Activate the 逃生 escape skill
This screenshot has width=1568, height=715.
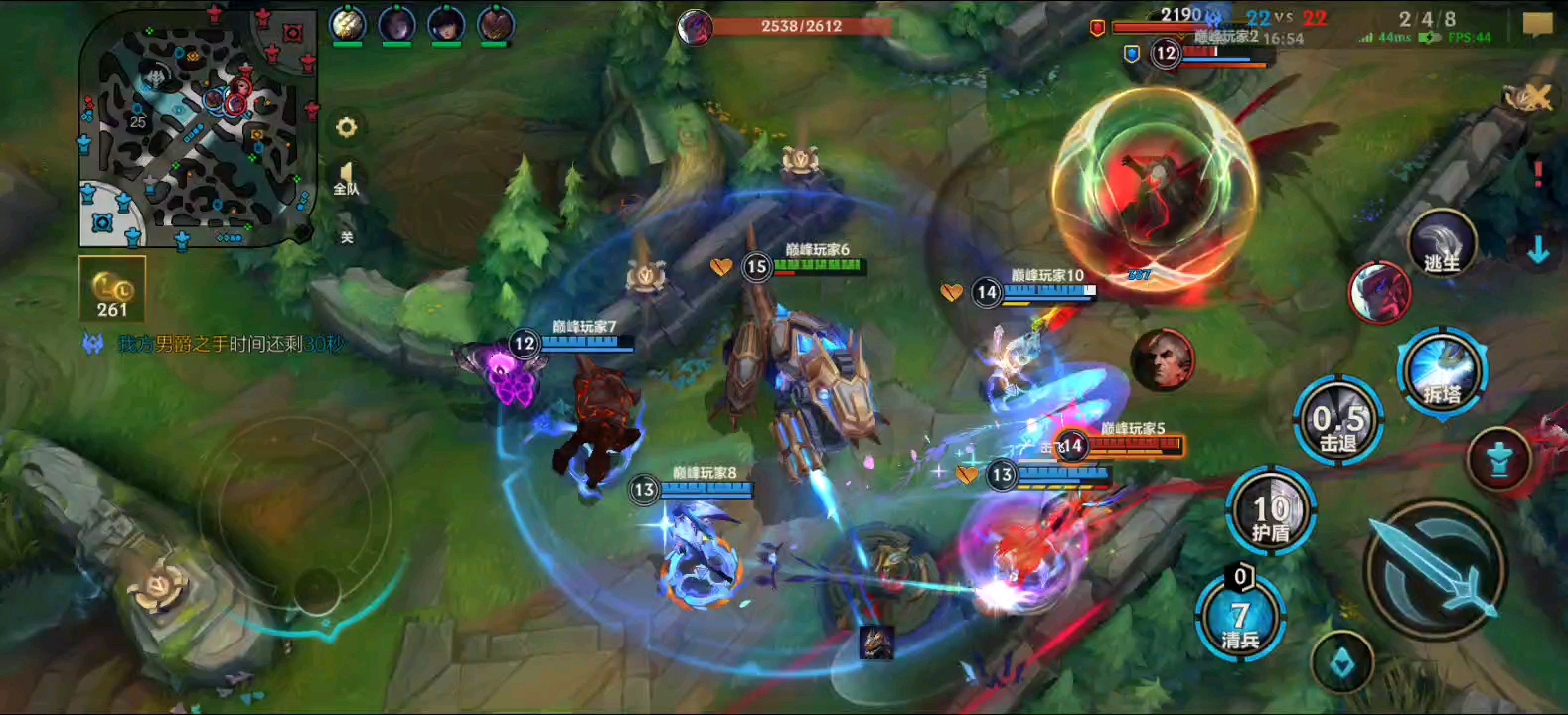[x=1442, y=244]
